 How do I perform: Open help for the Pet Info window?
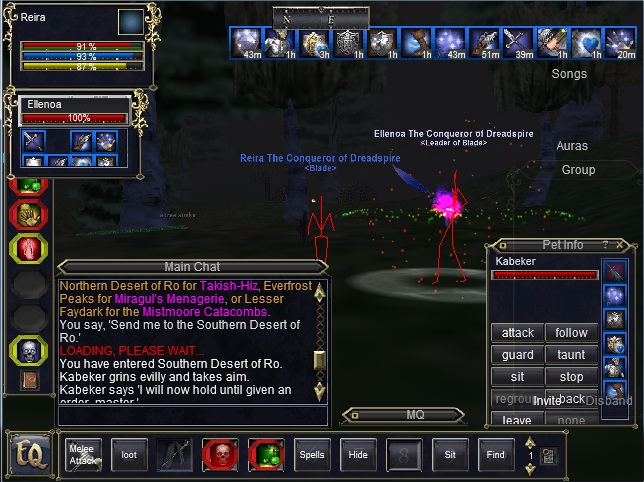pos(605,244)
